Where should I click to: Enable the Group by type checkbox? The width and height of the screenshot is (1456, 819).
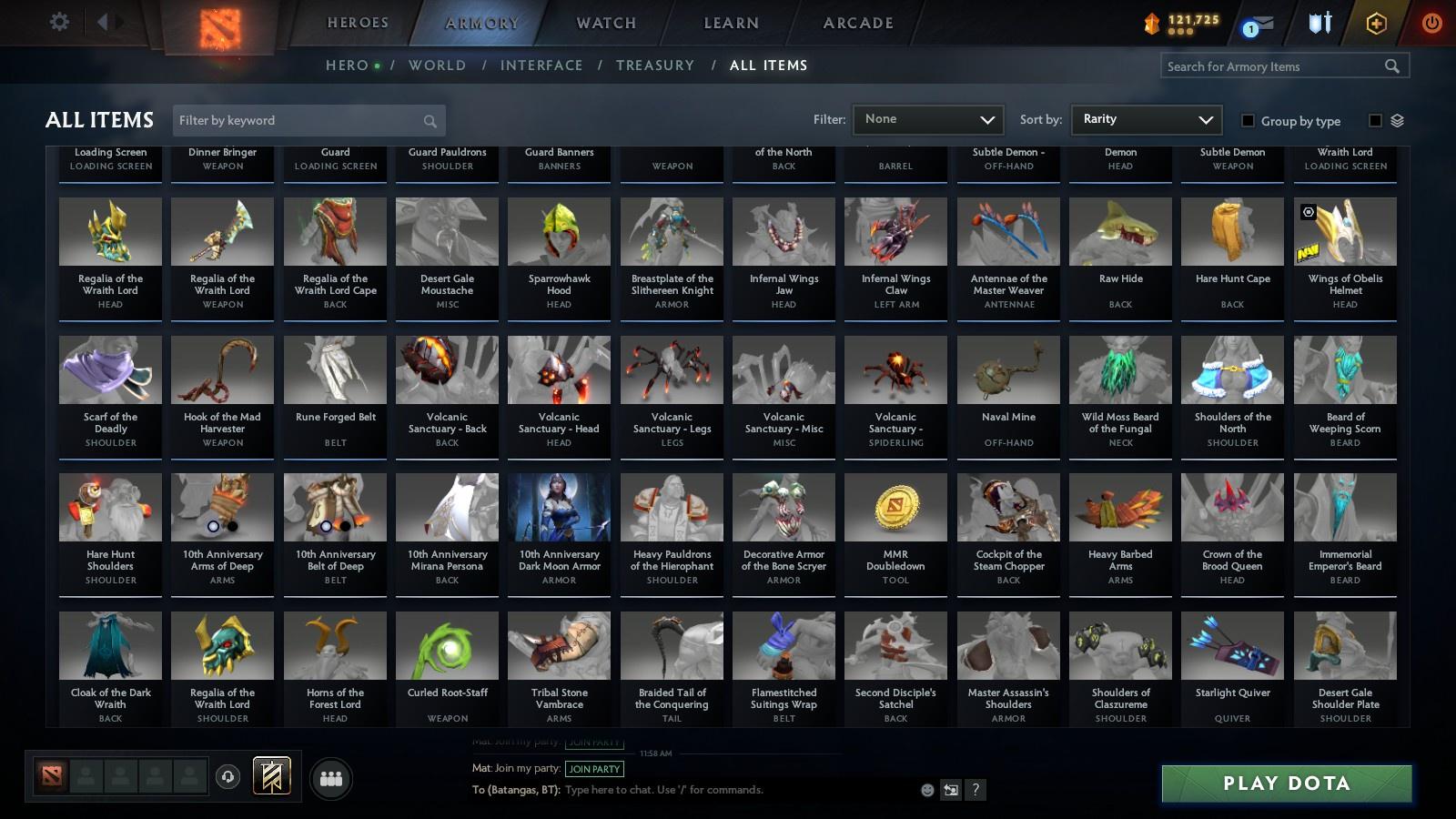[x=1249, y=120]
